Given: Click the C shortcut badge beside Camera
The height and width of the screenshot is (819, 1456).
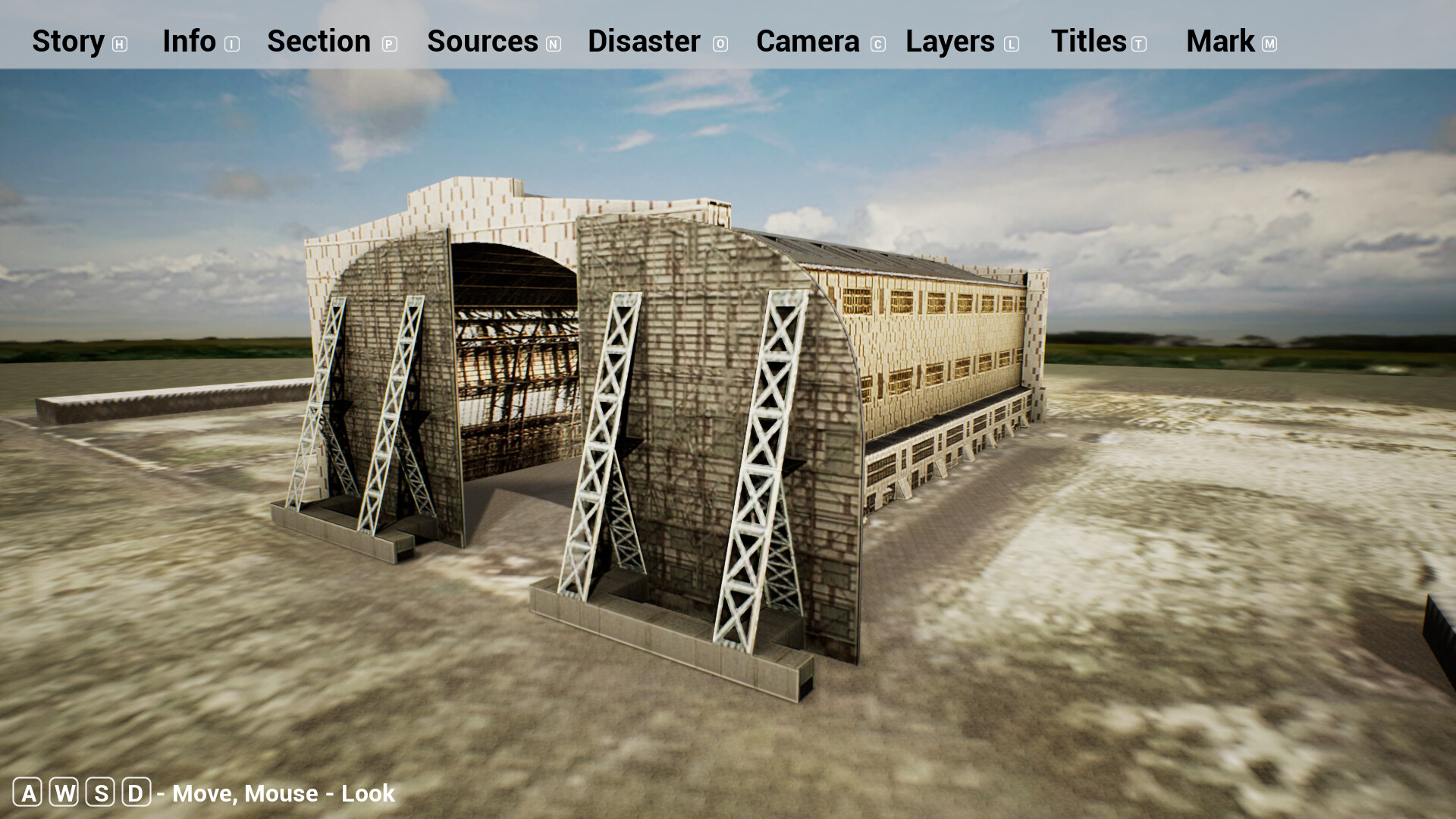Looking at the screenshot, I should coord(877,44).
